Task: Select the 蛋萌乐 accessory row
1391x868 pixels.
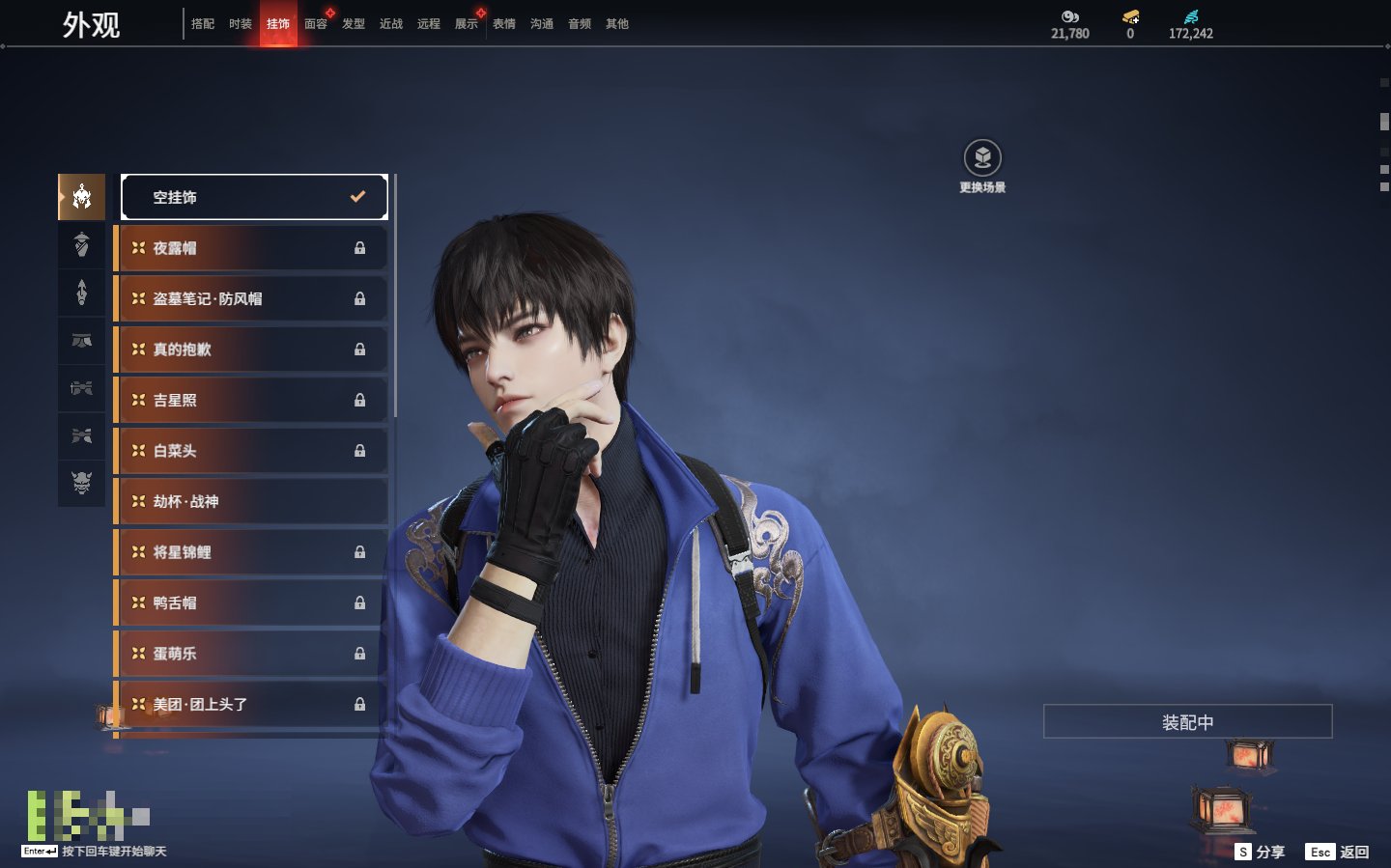Action: 251,654
